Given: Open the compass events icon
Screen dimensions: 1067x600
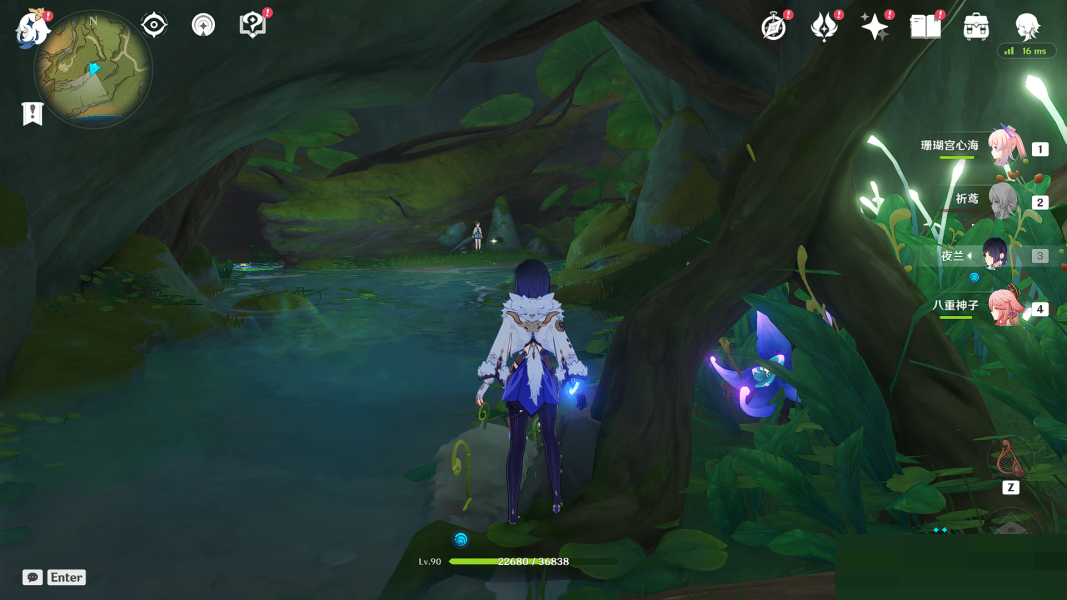Looking at the screenshot, I should 773,27.
